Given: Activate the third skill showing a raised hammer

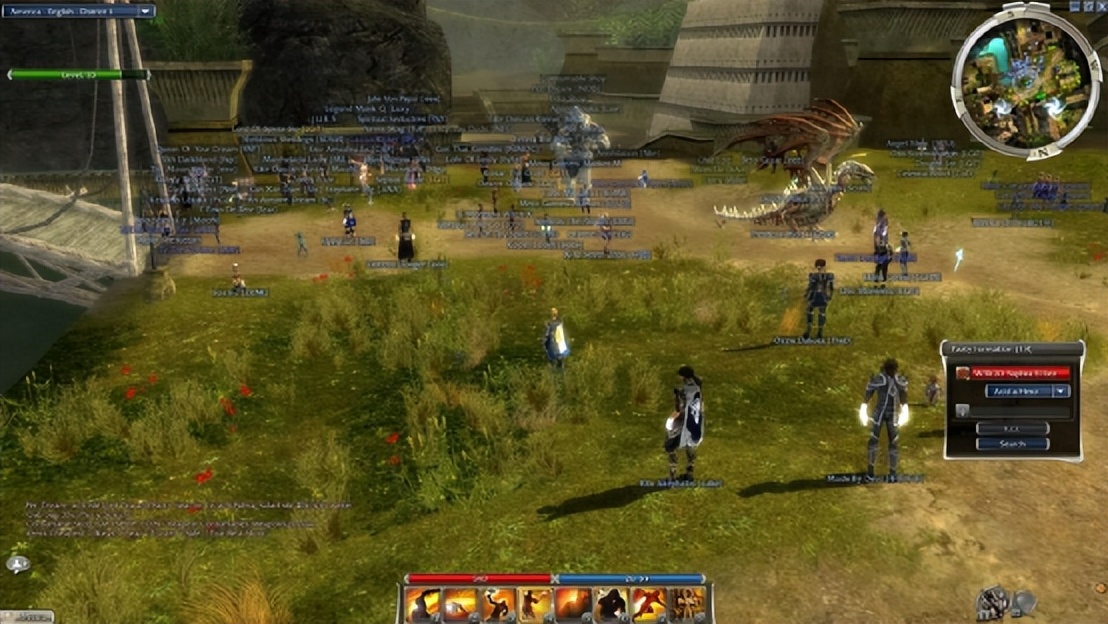Looking at the screenshot, I should [497, 604].
